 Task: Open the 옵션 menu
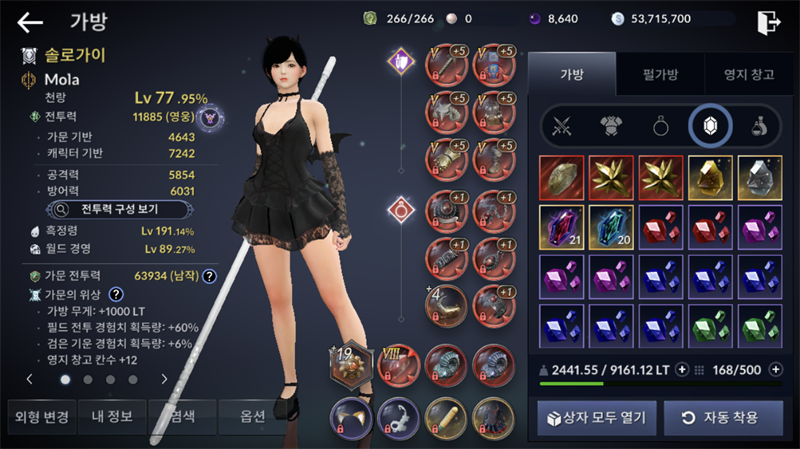pyautogui.click(x=252, y=417)
